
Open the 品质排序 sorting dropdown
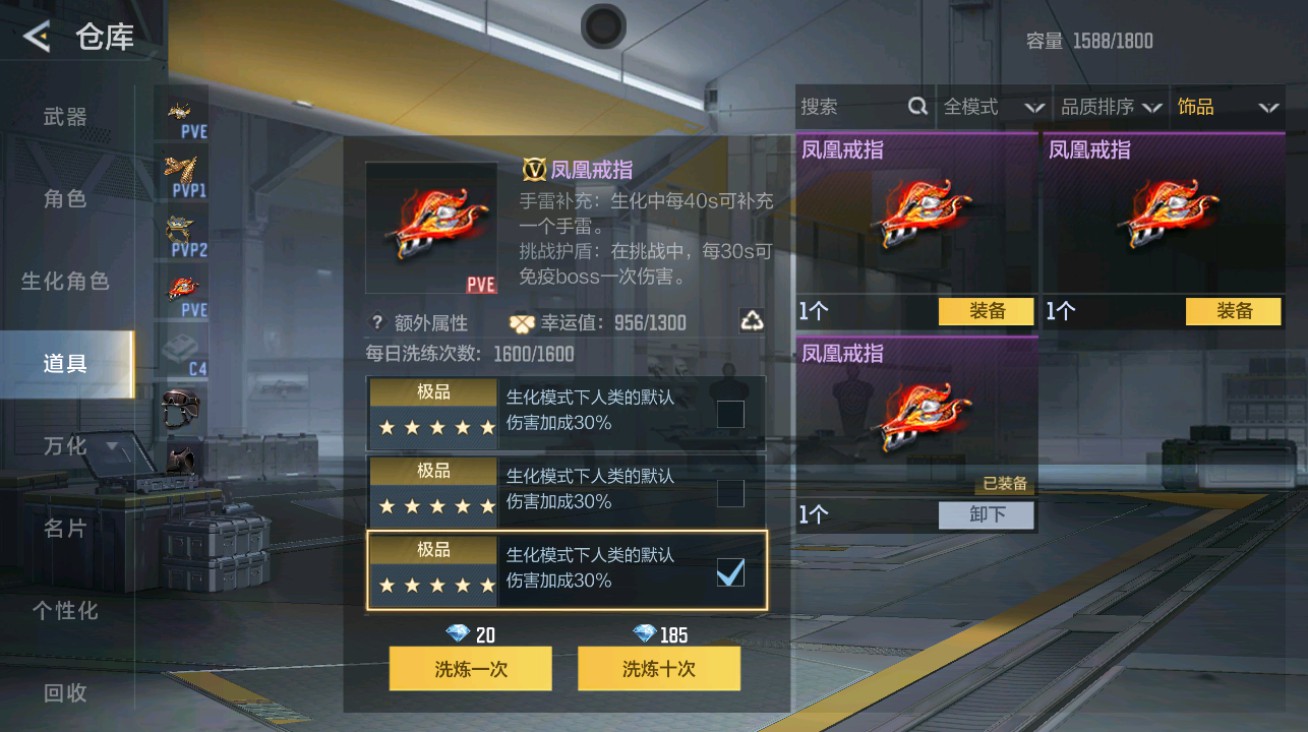[1110, 107]
